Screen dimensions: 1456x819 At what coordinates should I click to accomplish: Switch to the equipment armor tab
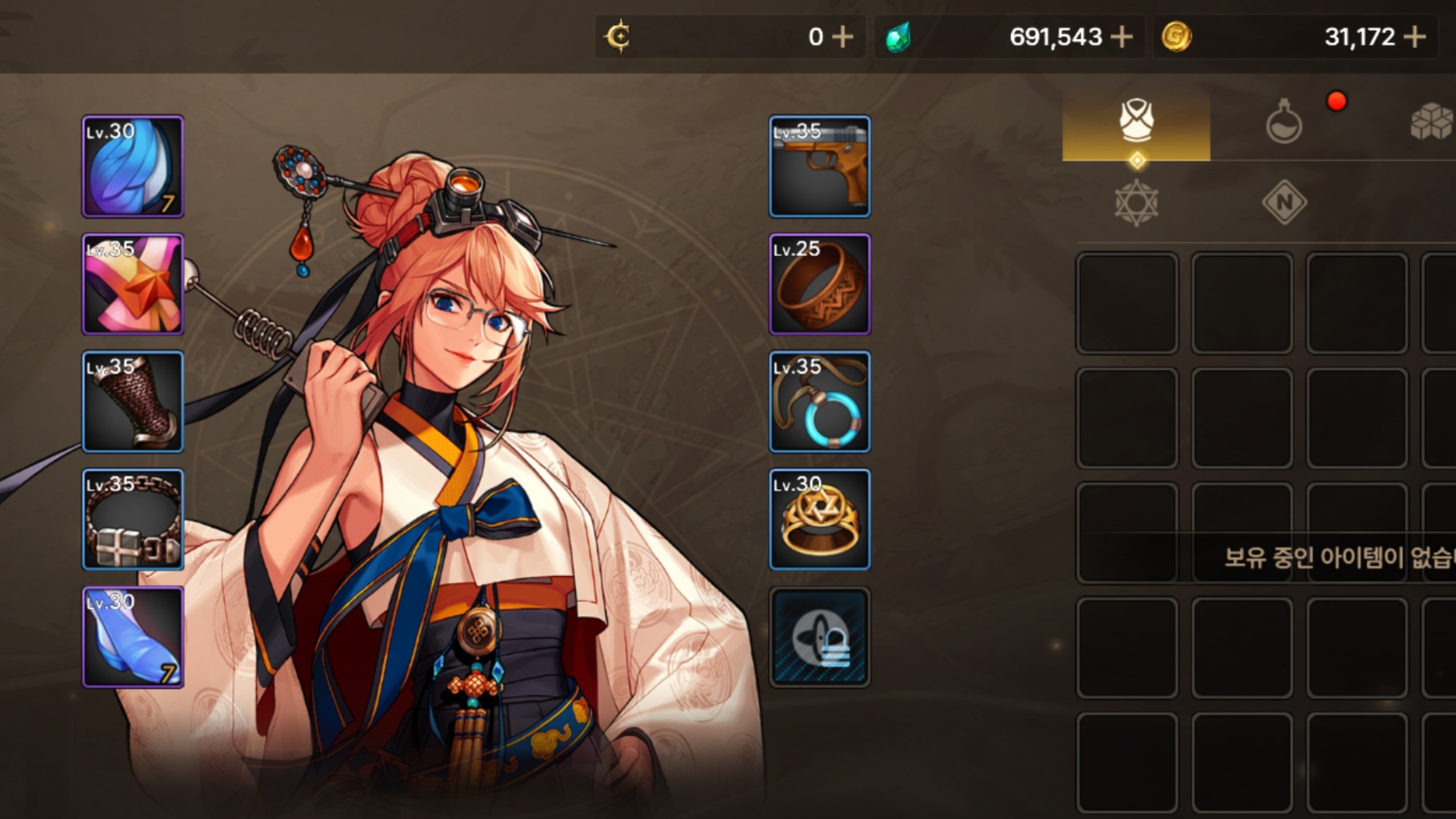click(1136, 121)
